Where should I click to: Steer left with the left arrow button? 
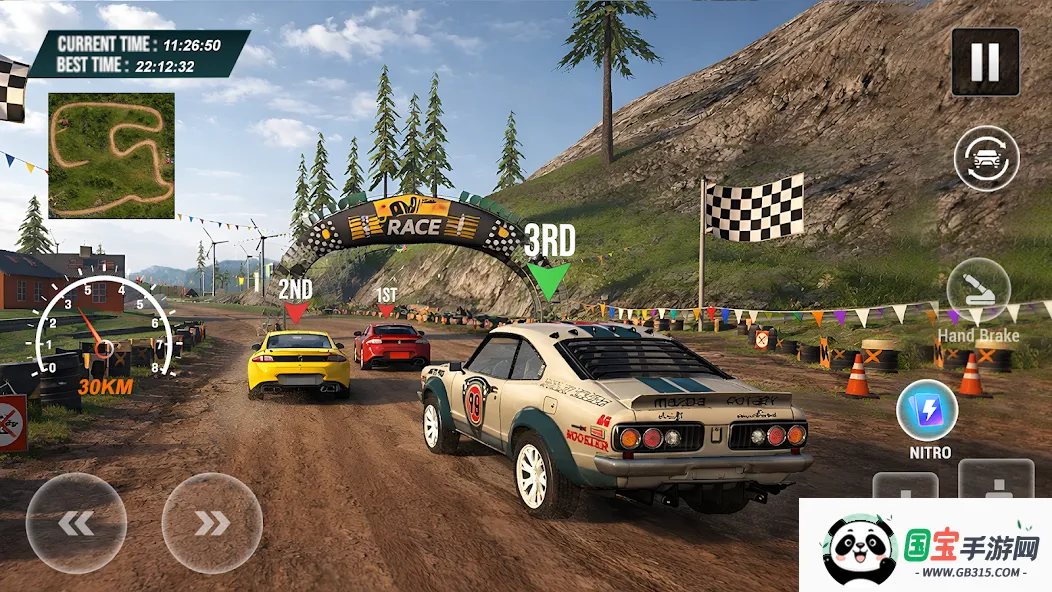tap(76, 523)
